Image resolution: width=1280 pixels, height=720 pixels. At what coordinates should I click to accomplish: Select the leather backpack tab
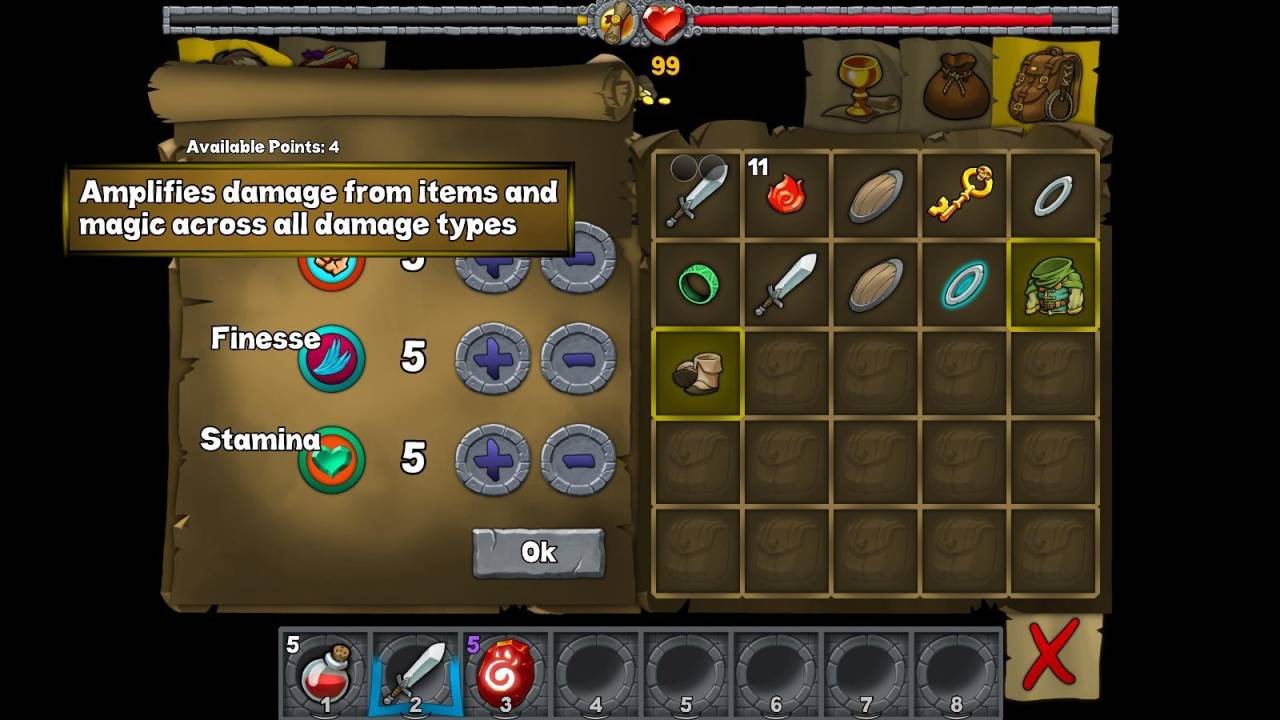coord(1045,85)
